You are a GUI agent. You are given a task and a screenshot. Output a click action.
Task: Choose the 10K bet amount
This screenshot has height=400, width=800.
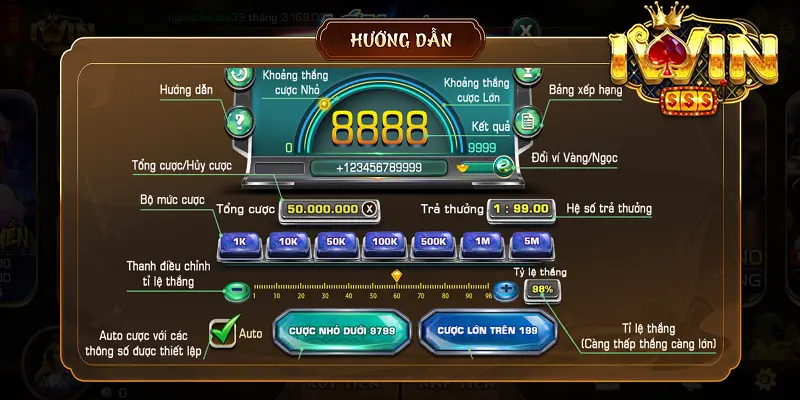coord(287,243)
